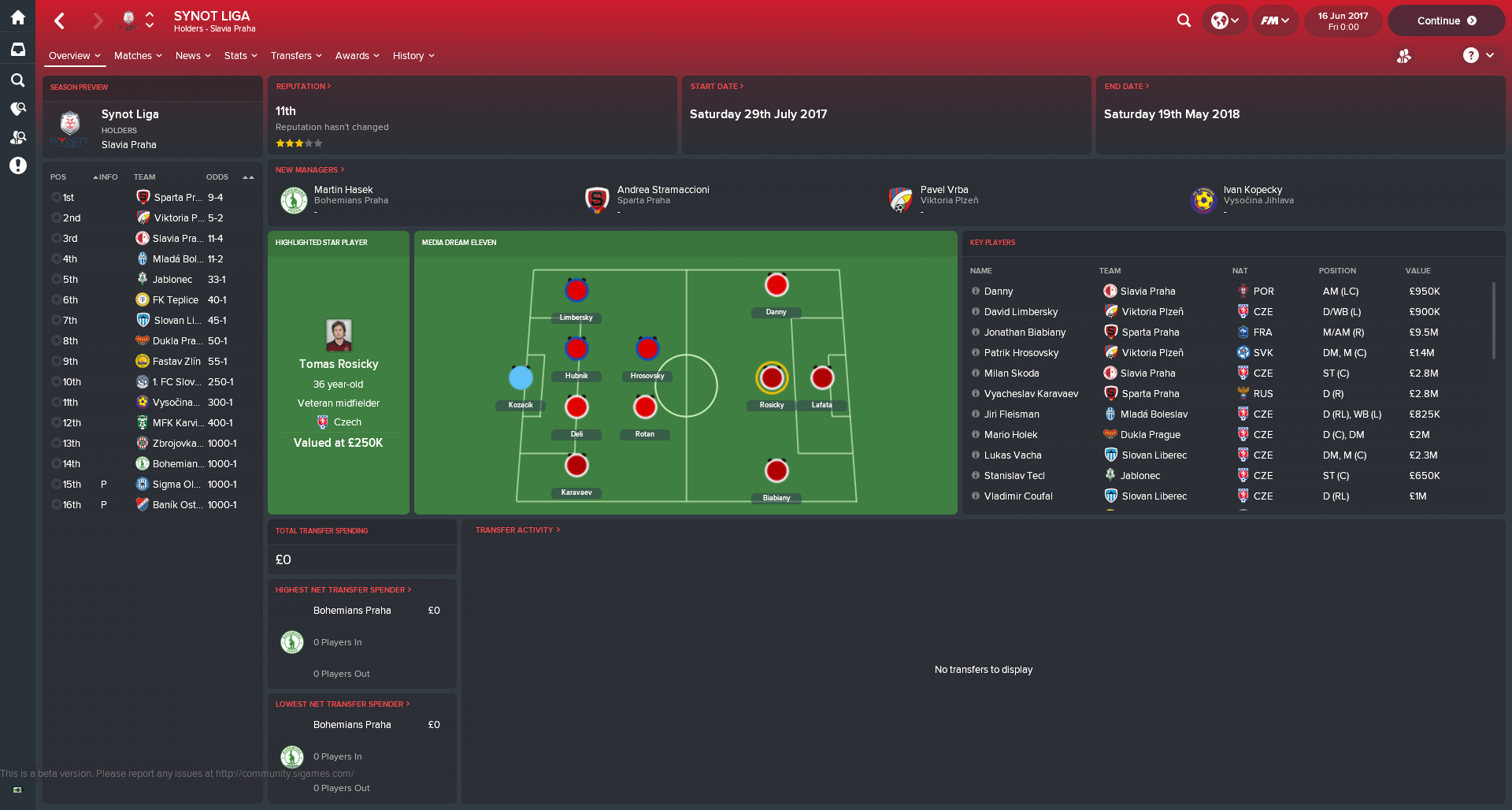Click the top bar search magnifier
The width and height of the screenshot is (1512, 810).
click(1184, 21)
